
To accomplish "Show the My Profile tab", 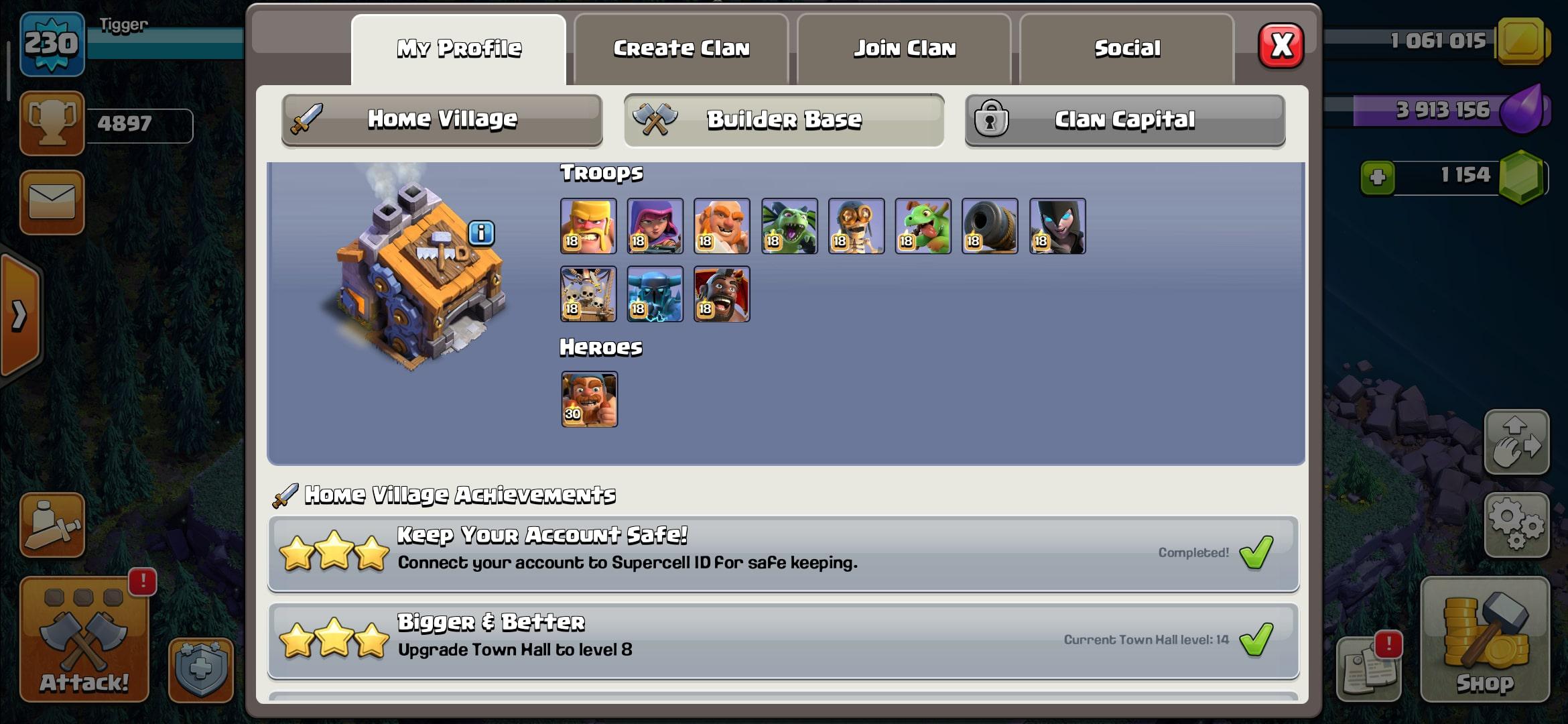I will (459, 49).
